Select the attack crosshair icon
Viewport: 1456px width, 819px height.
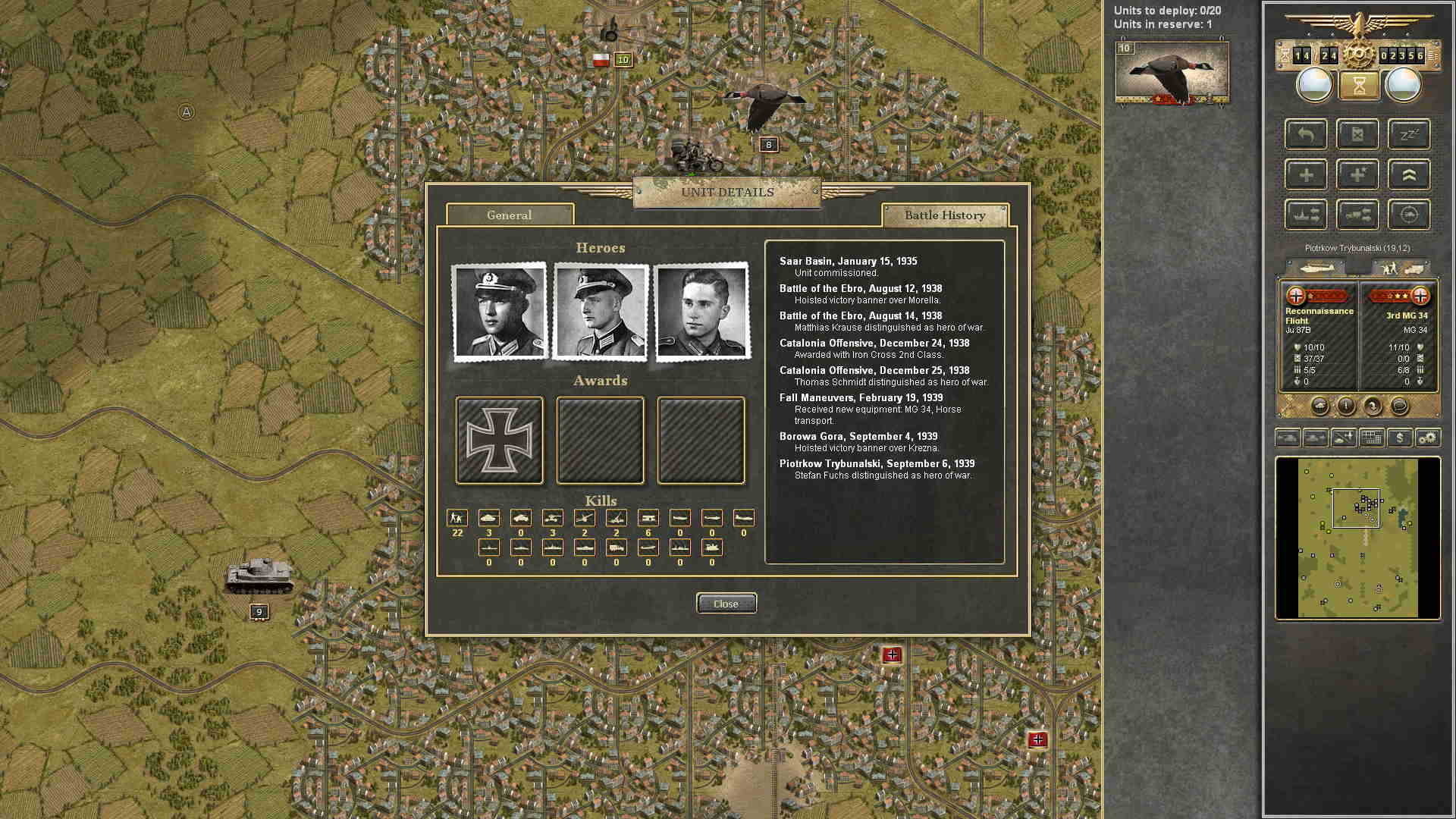pyautogui.click(x=1409, y=214)
